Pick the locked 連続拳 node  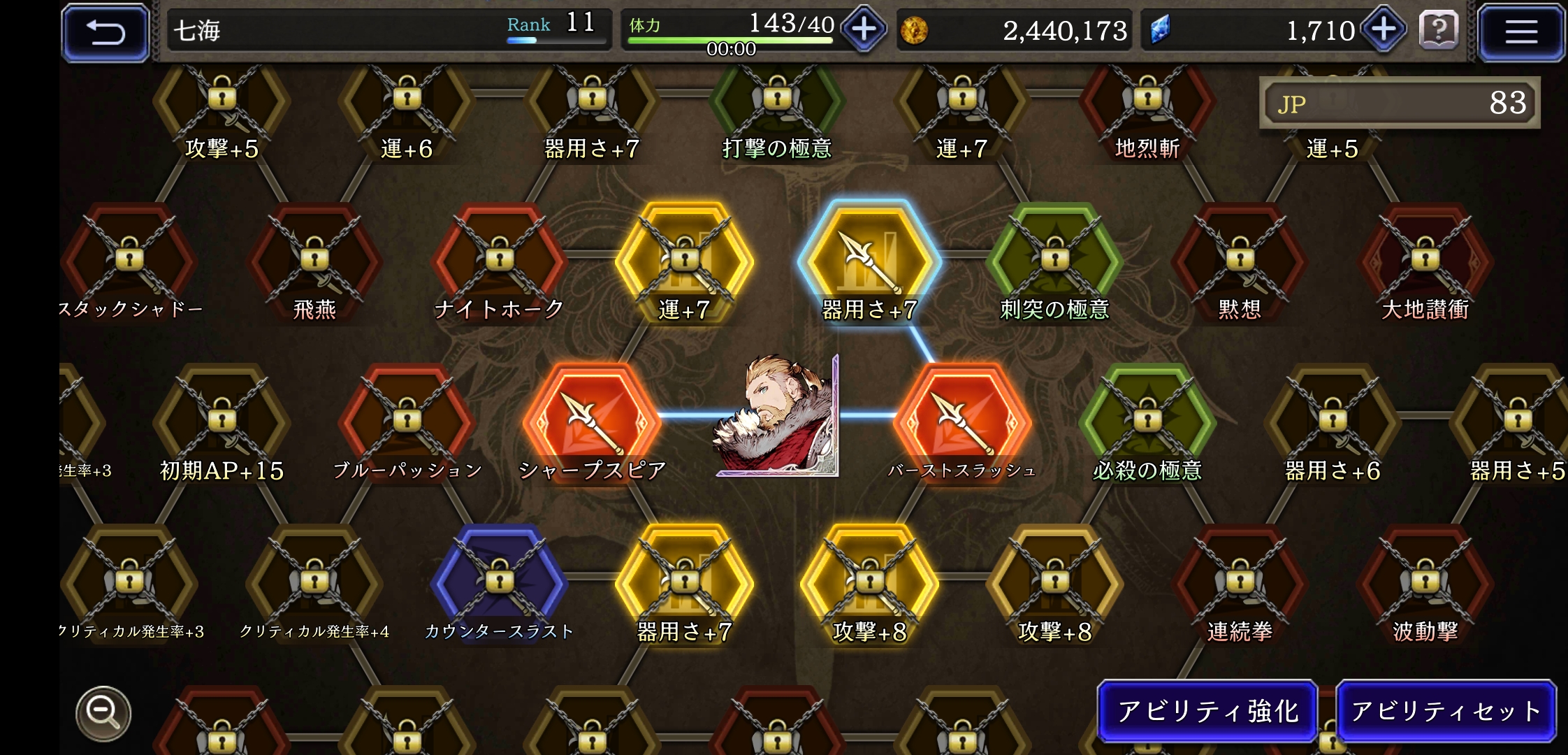coord(1240,579)
